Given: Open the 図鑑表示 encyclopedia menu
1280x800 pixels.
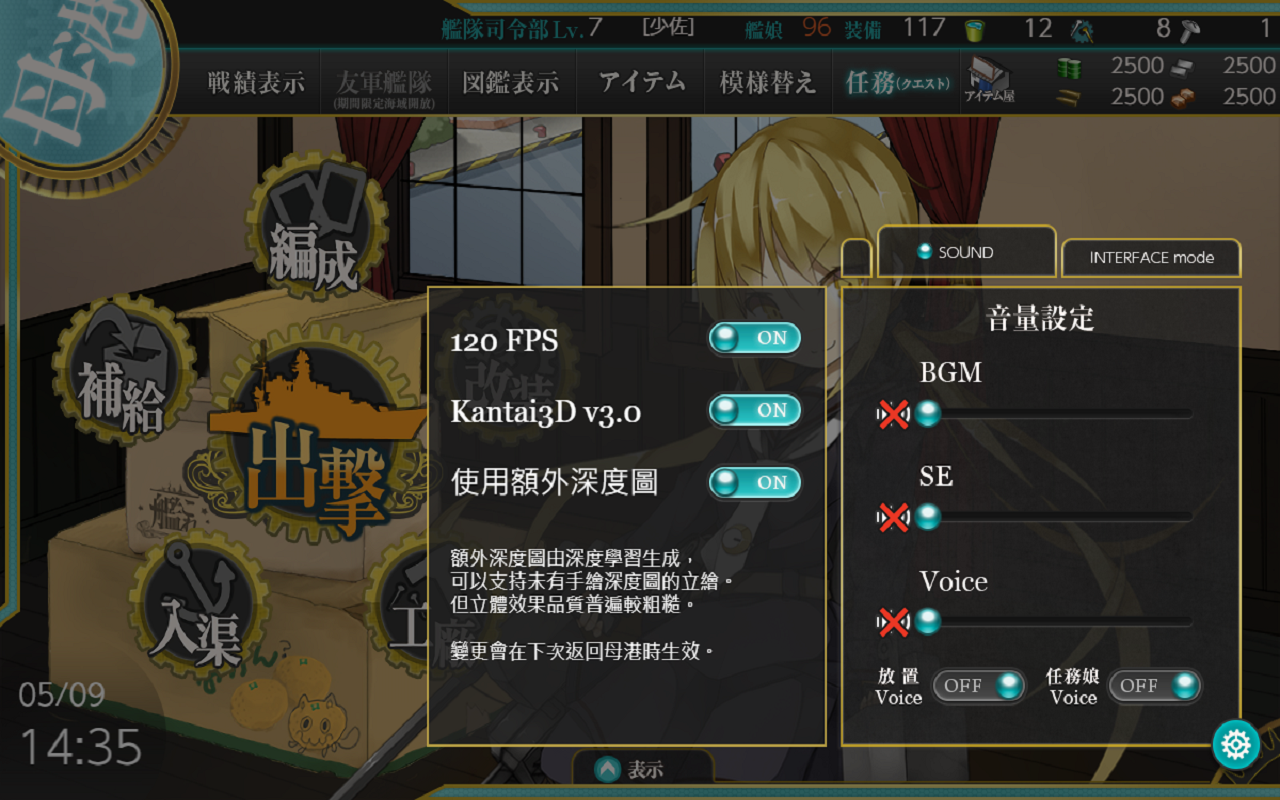Looking at the screenshot, I should tap(510, 83).
